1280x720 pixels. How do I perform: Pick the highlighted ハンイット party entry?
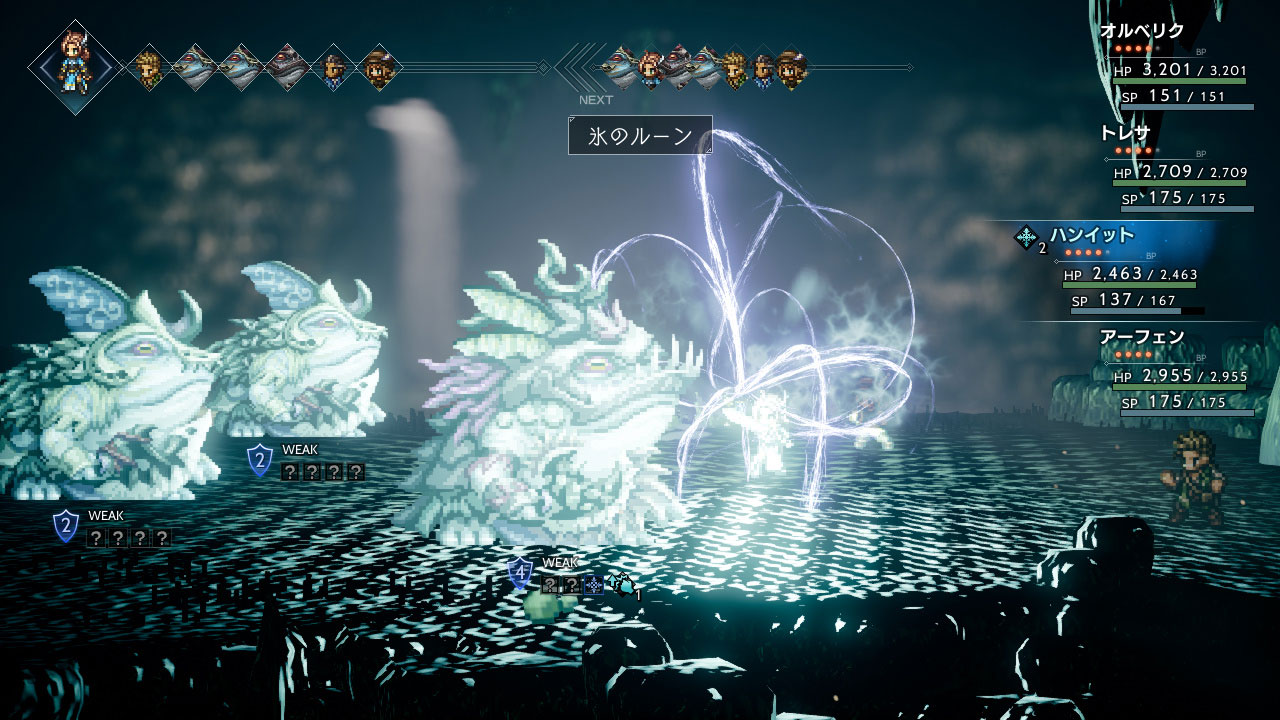click(1091, 235)
